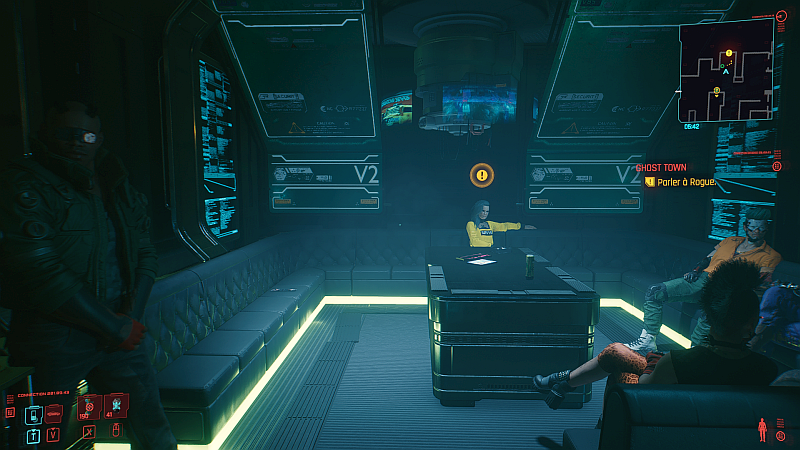Click the yellow quest marker on the minimap
This screenshot has height=450, width=800.
point(729,52)
